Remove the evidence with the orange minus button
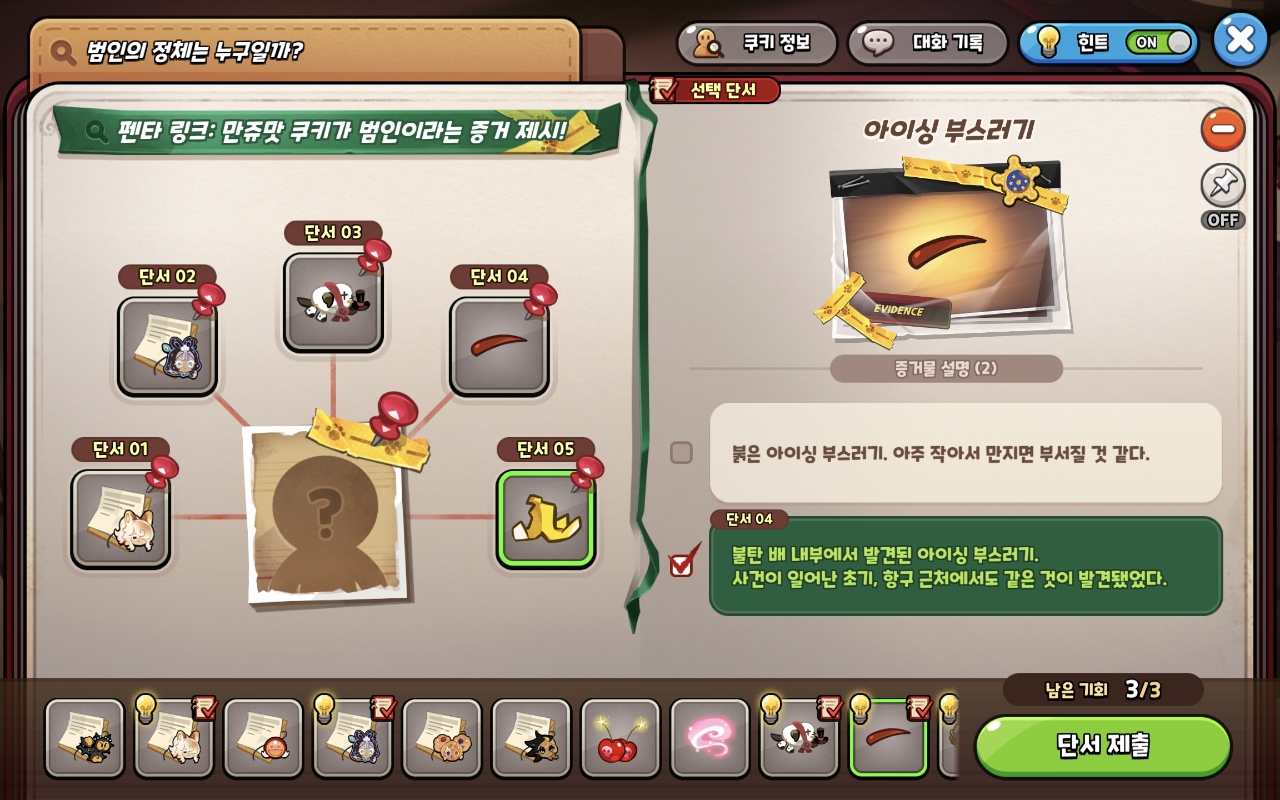This screenshot has height=800, width=1280. (1222, 130)
